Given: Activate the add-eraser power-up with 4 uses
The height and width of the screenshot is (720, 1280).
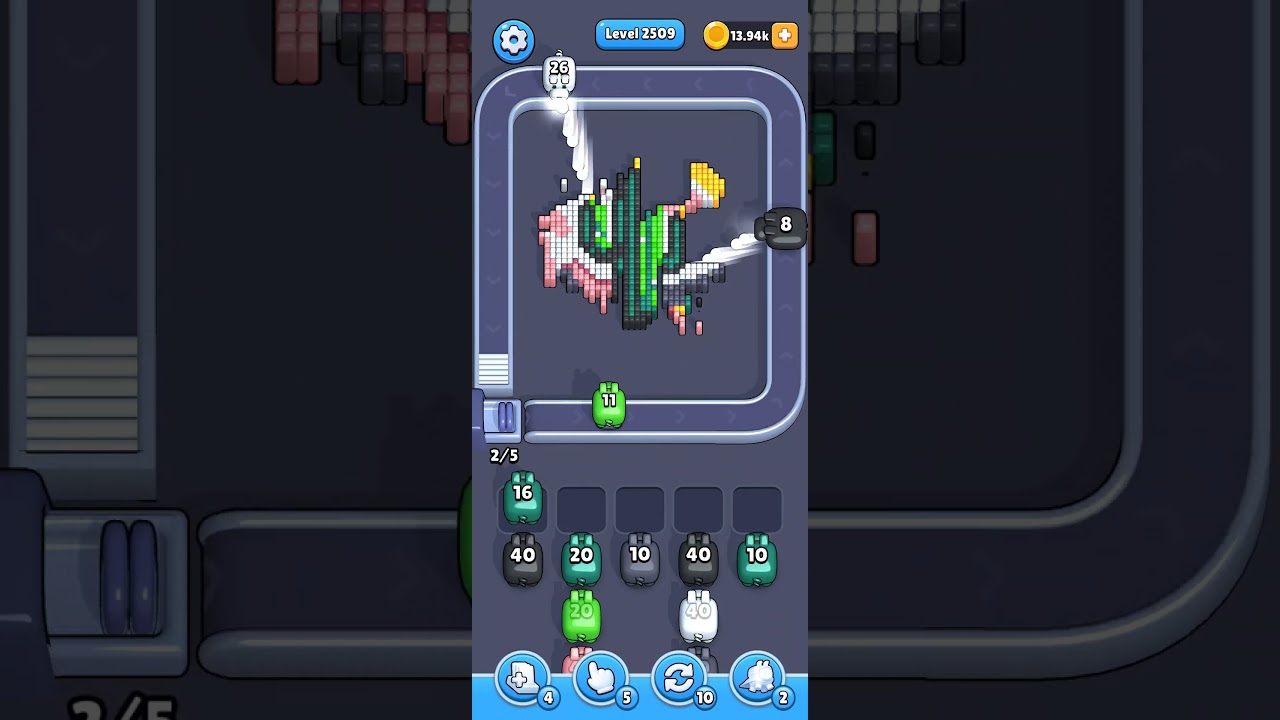Looking at the screenshot, I should coord(523,678).
